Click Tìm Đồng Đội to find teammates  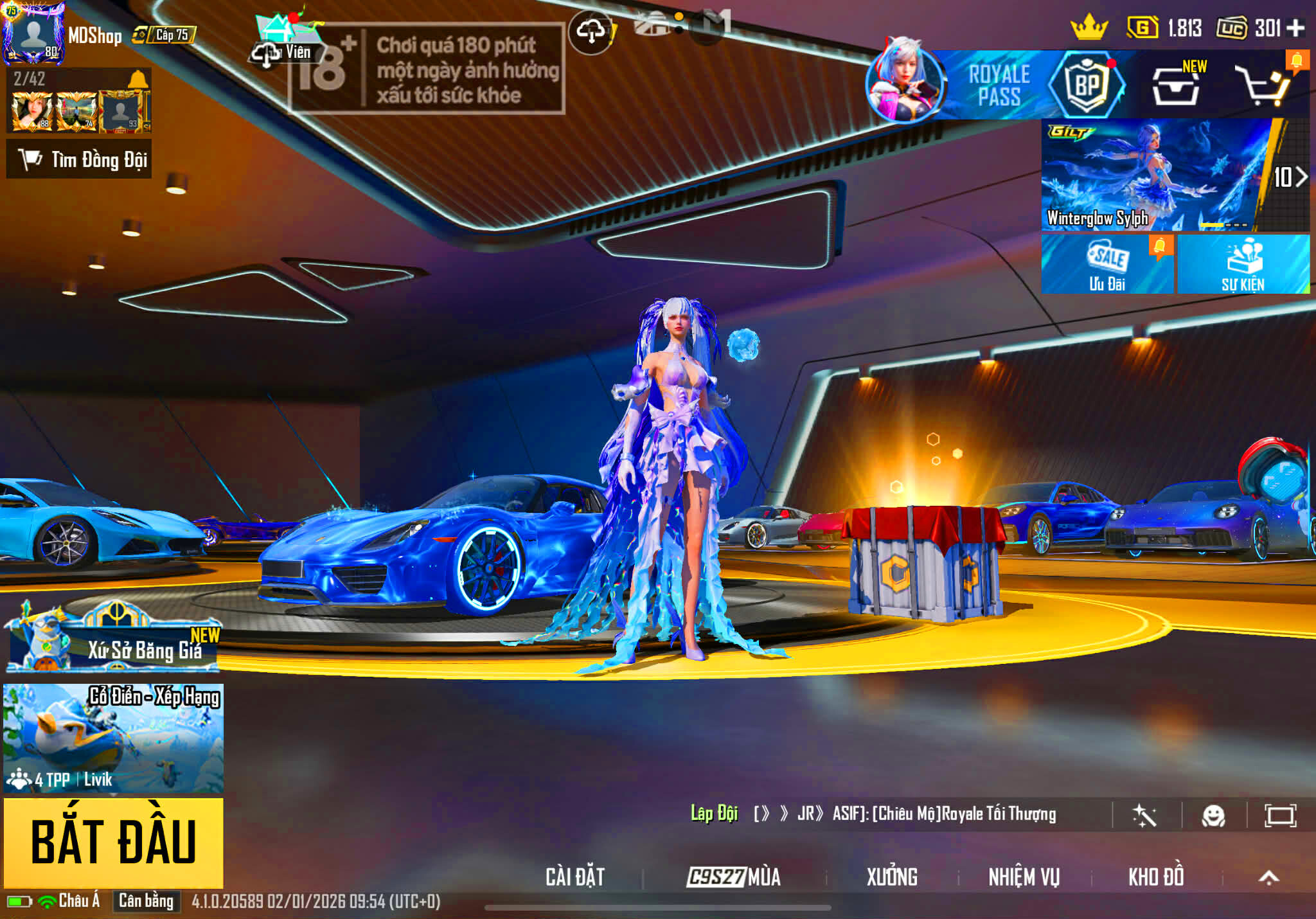pyautogui.click(x=80, y=159)
